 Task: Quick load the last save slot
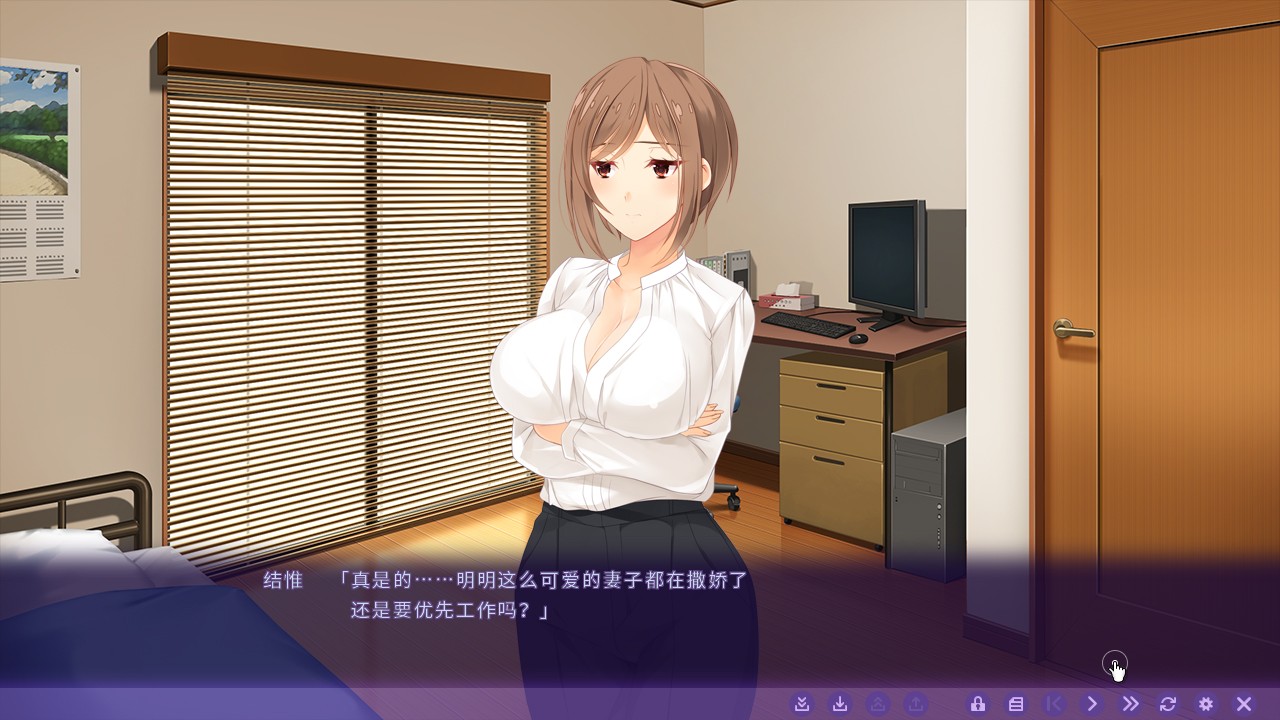(x=875, y=703)
